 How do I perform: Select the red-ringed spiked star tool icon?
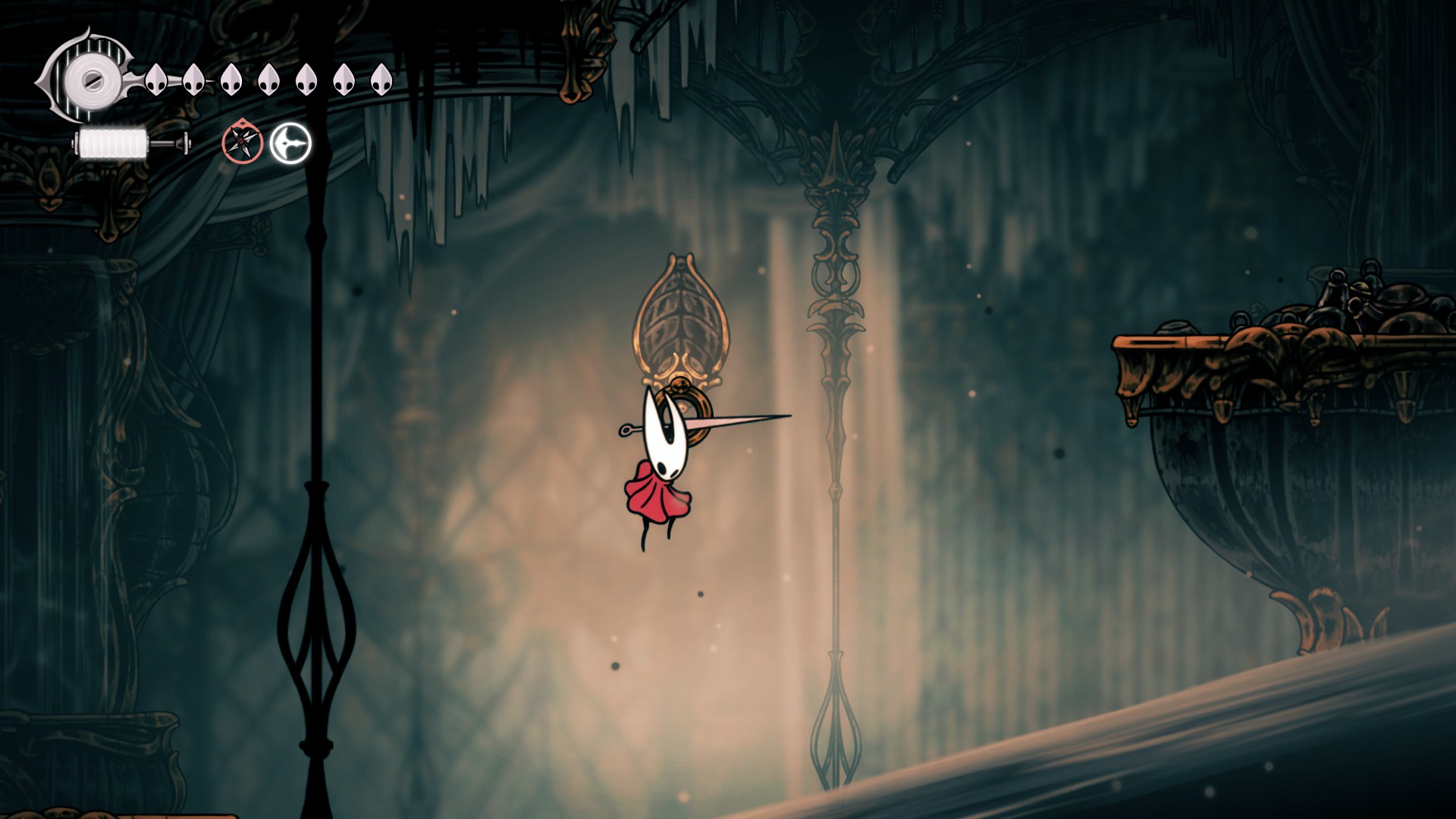click(243, 142)
